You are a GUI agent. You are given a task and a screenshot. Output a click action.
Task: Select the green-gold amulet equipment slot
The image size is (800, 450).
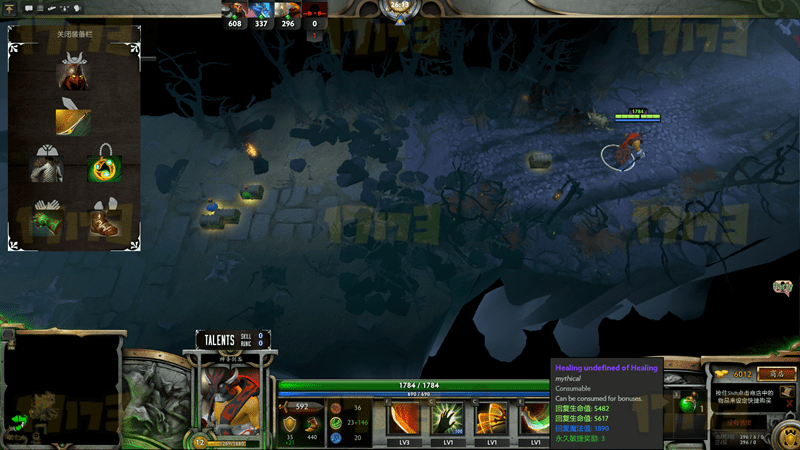[102, 164]
